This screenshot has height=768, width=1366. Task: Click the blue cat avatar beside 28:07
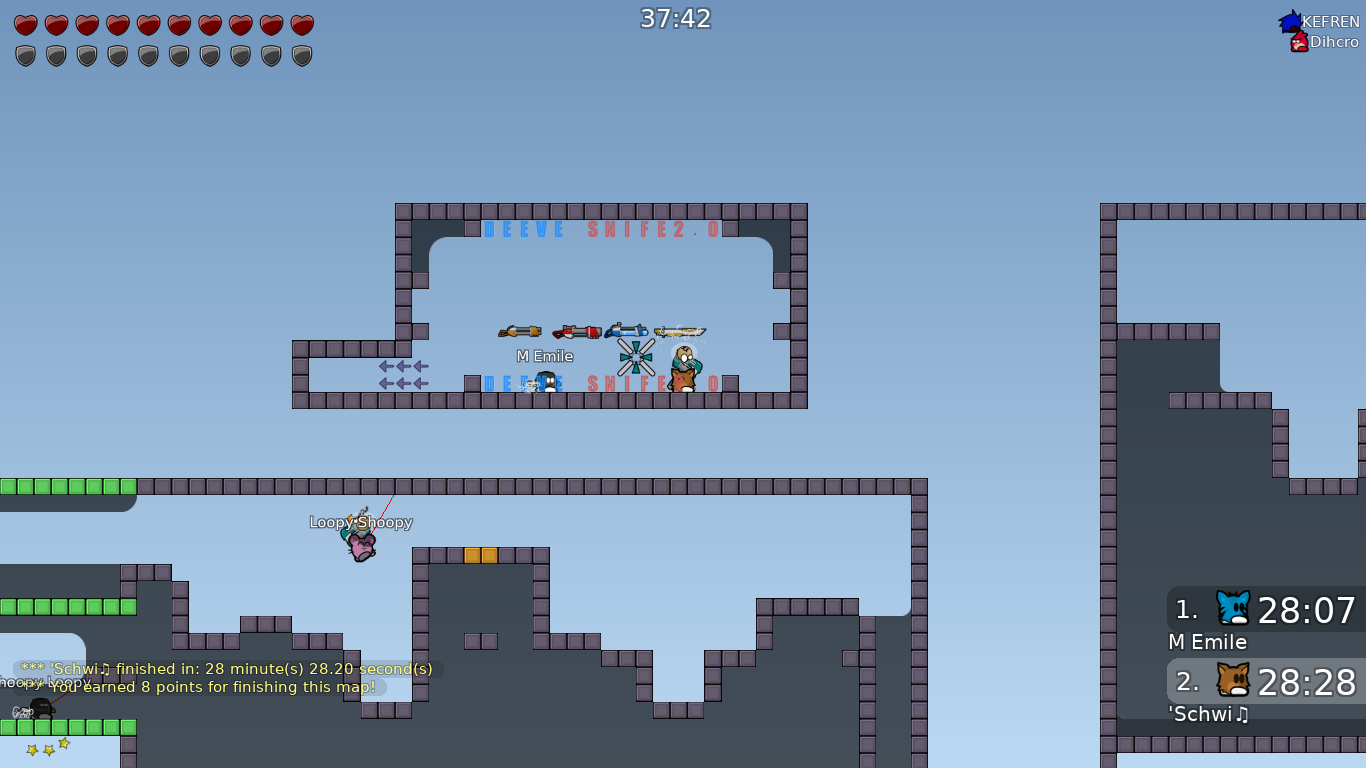click(1233, 608)
